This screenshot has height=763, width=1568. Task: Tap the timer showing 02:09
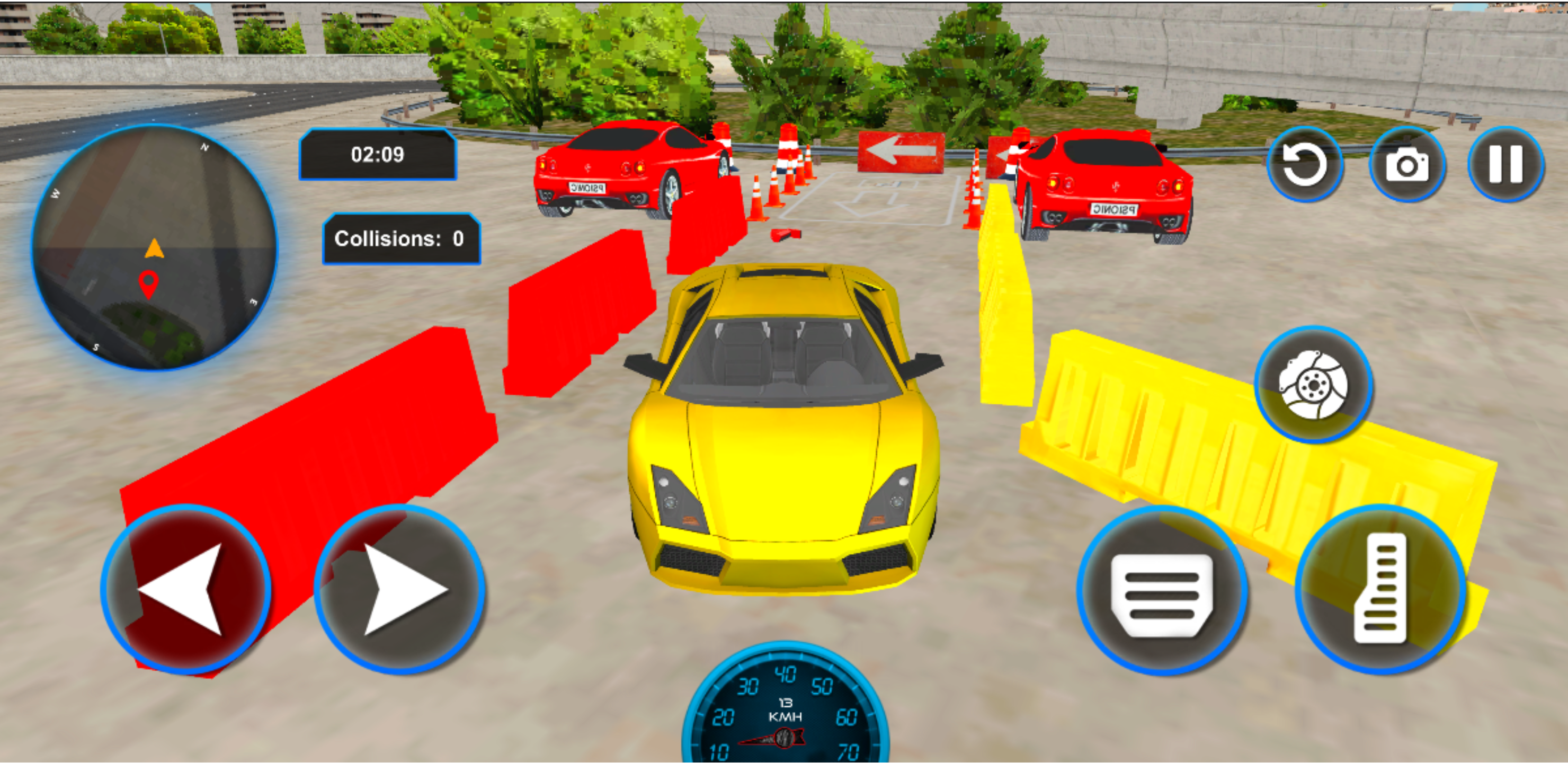point(377,155)
